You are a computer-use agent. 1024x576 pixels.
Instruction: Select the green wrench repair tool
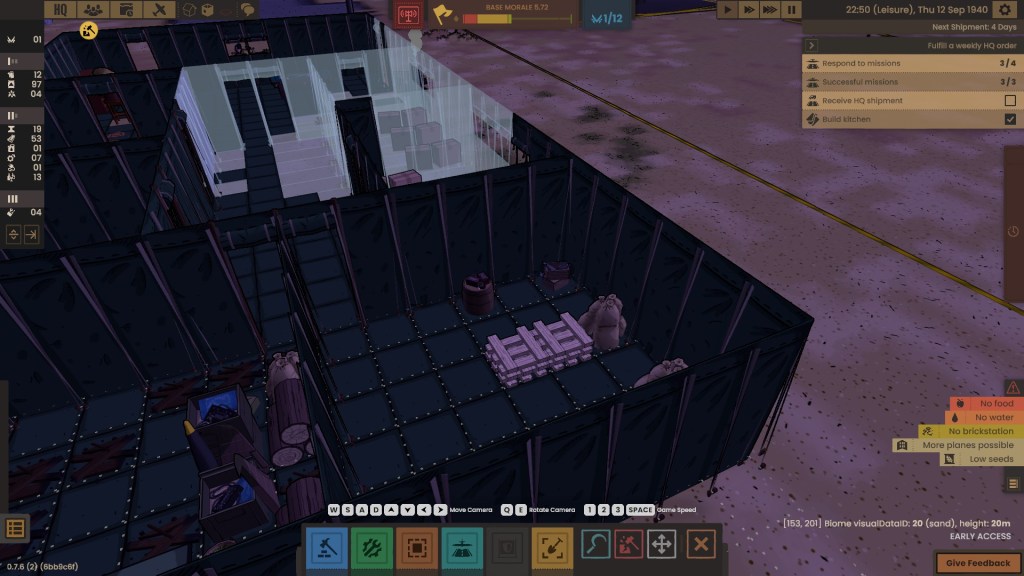click(370, 547)
